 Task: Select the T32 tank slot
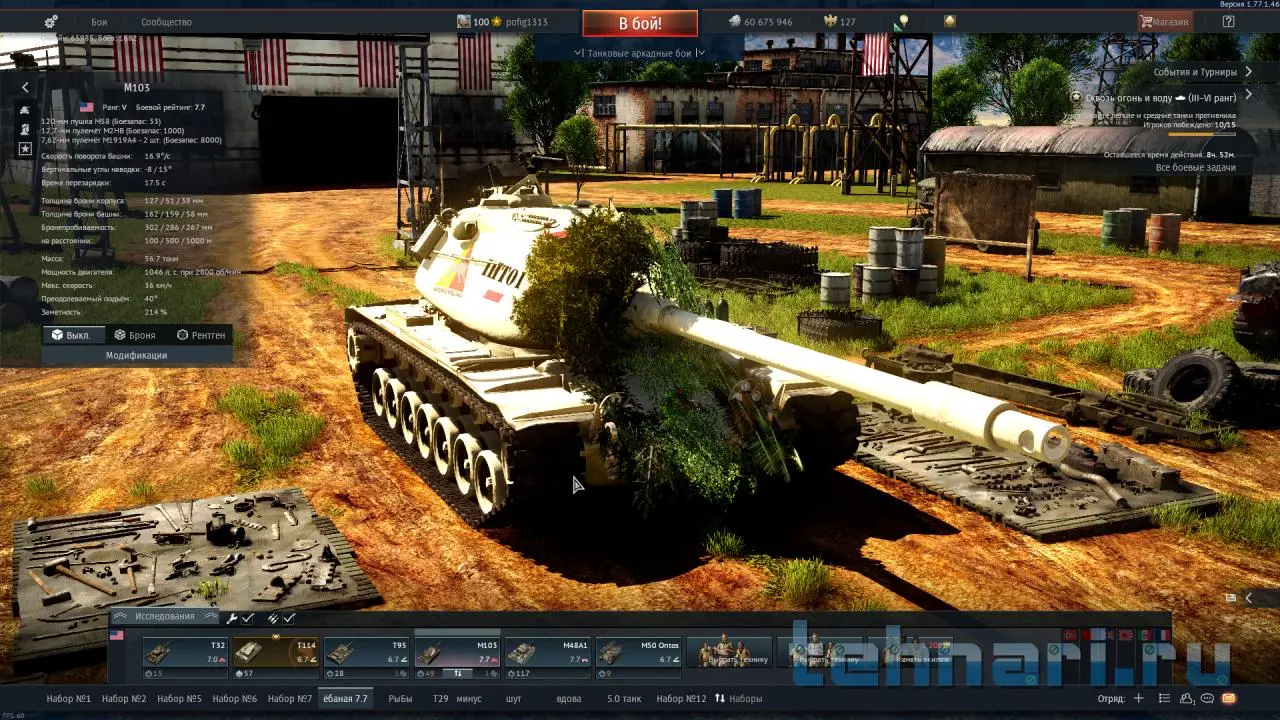pos(185,653)
